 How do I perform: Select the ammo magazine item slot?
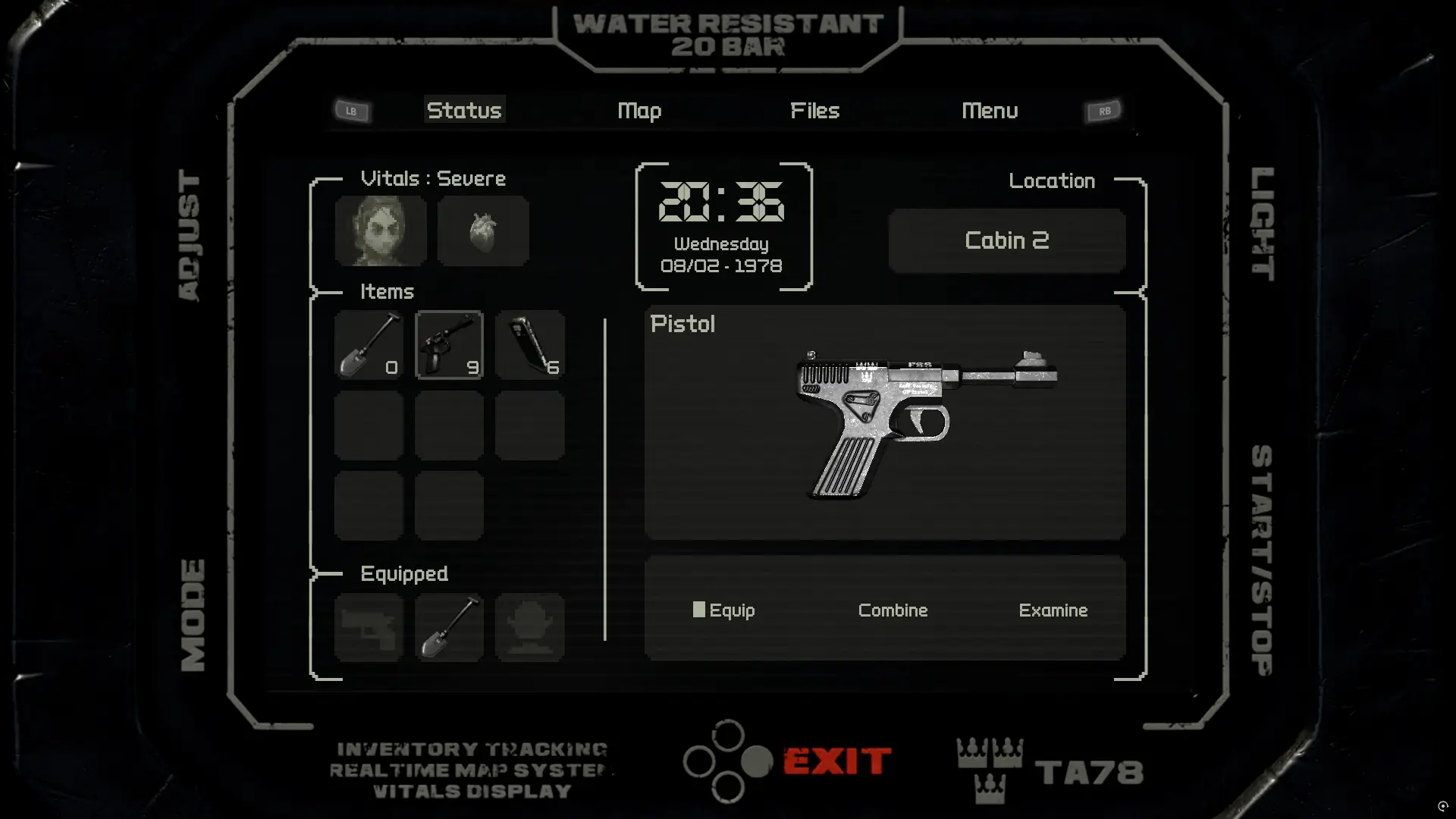[530, 345]
